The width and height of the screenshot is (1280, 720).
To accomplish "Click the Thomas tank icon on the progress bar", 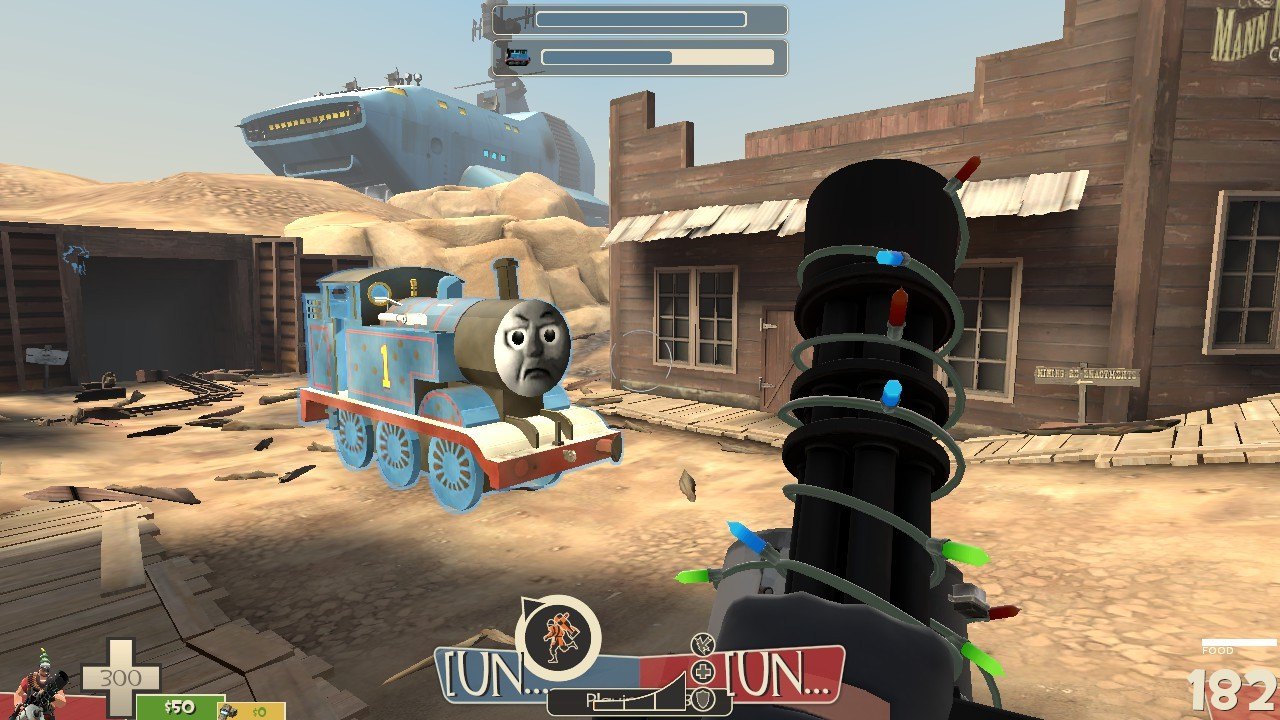I will click(x=517, y=57).
